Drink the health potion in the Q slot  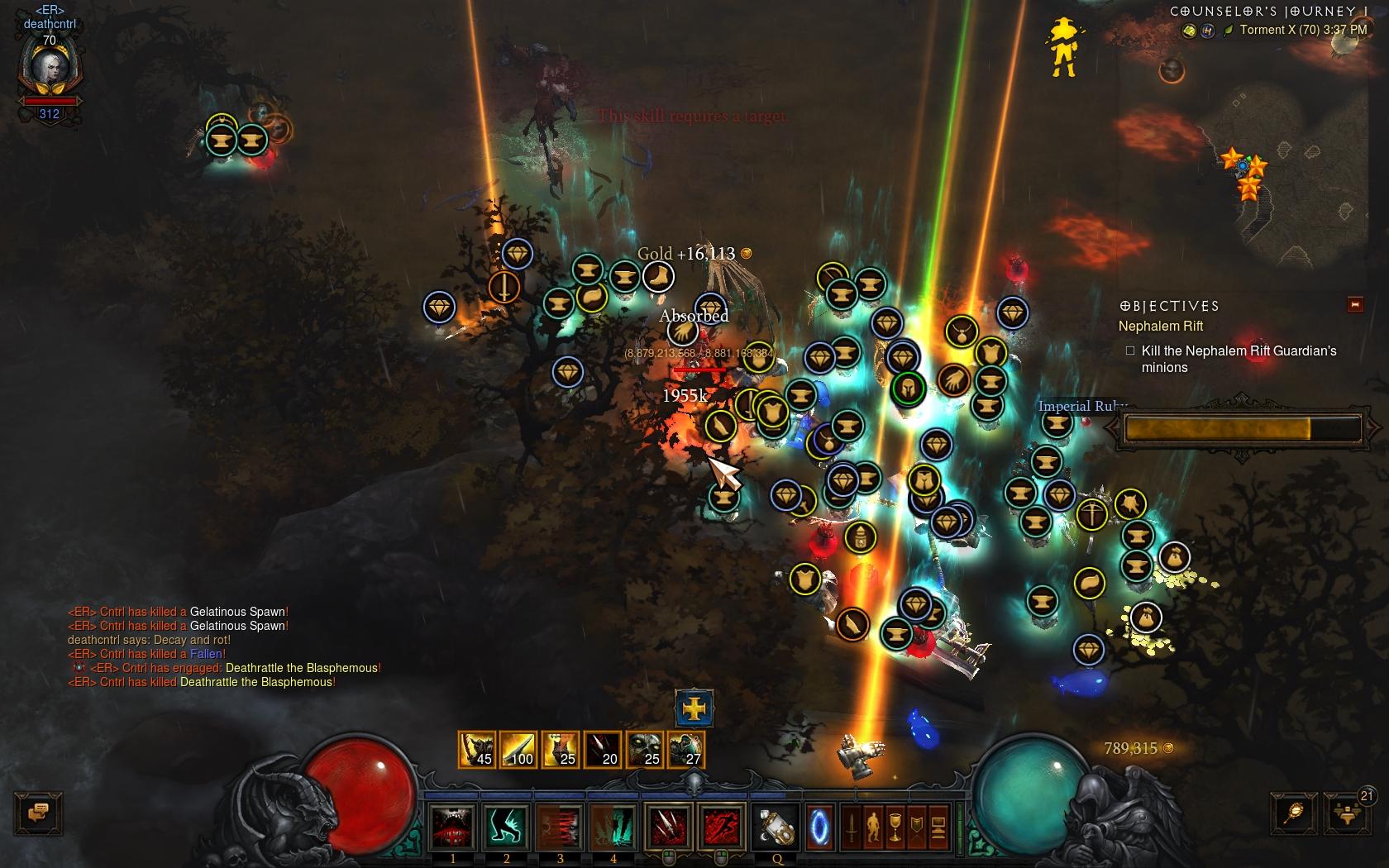[x=776, y=827]
